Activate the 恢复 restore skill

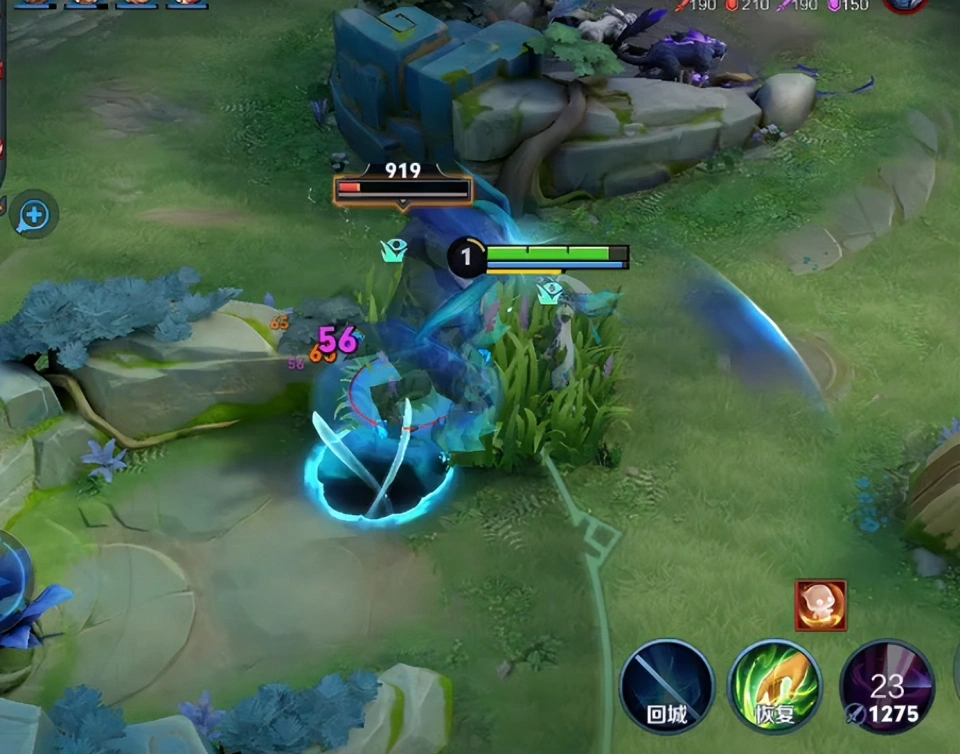(775, 687)
